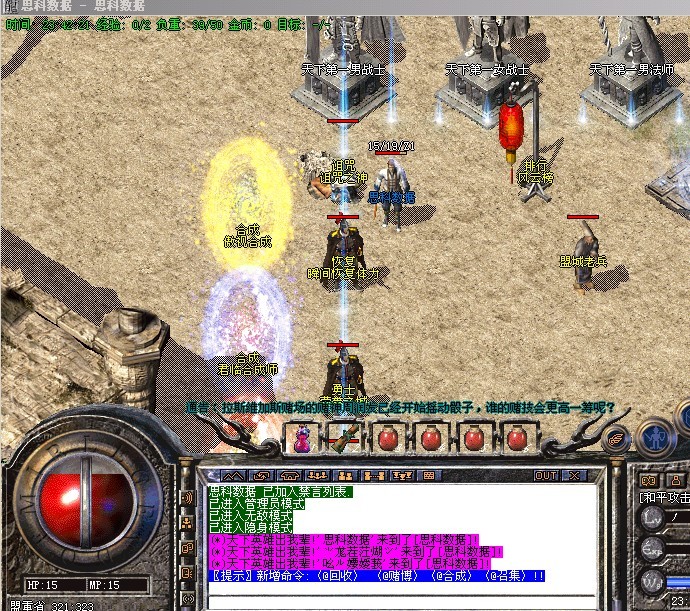This screenshot has height=611, width=690.
Task: Open the character equipment round button
Action: [654, 437]
